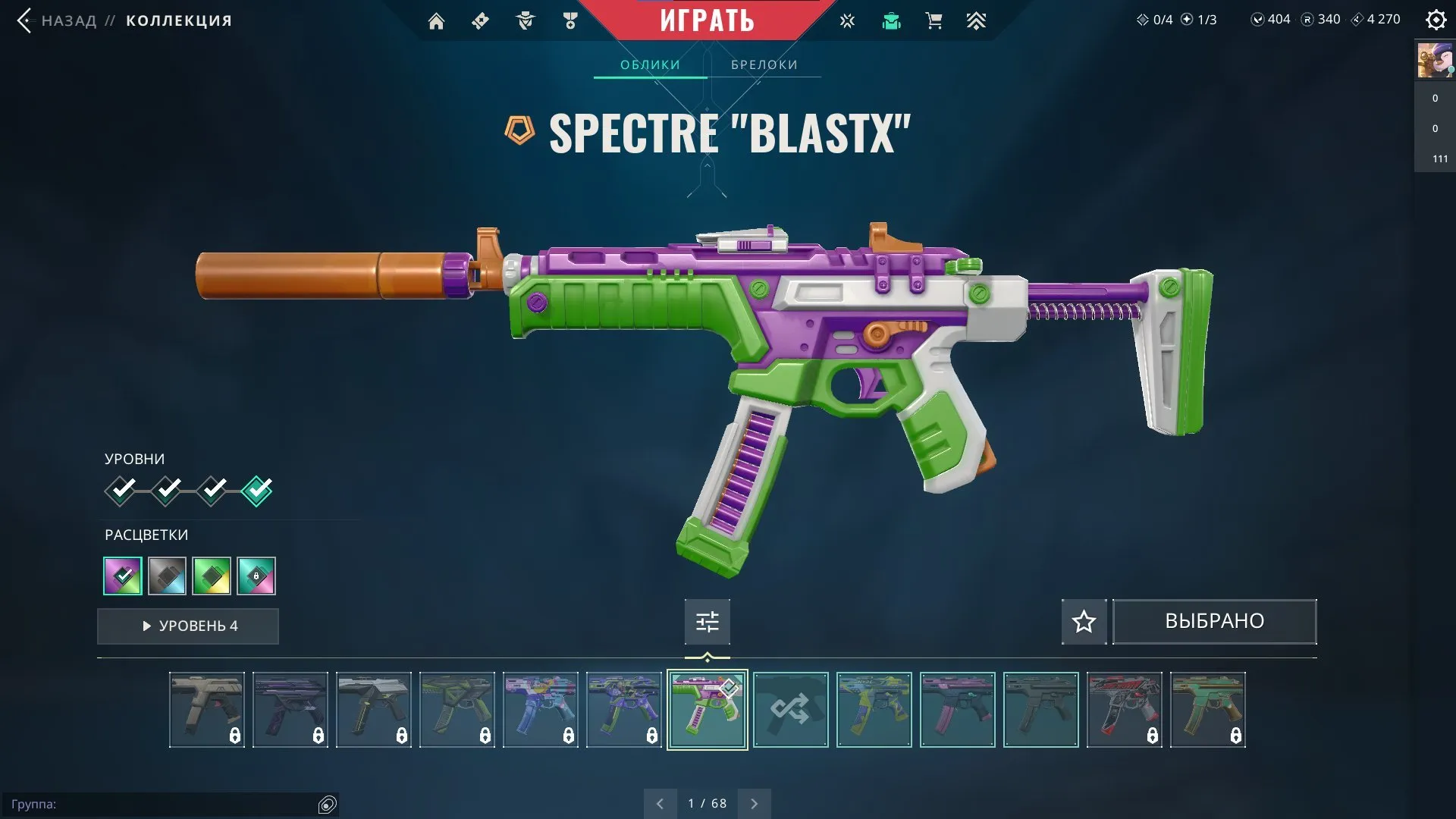Open the settings gear
This screenshot has height=819, width=1456.
coord(1436,20)
